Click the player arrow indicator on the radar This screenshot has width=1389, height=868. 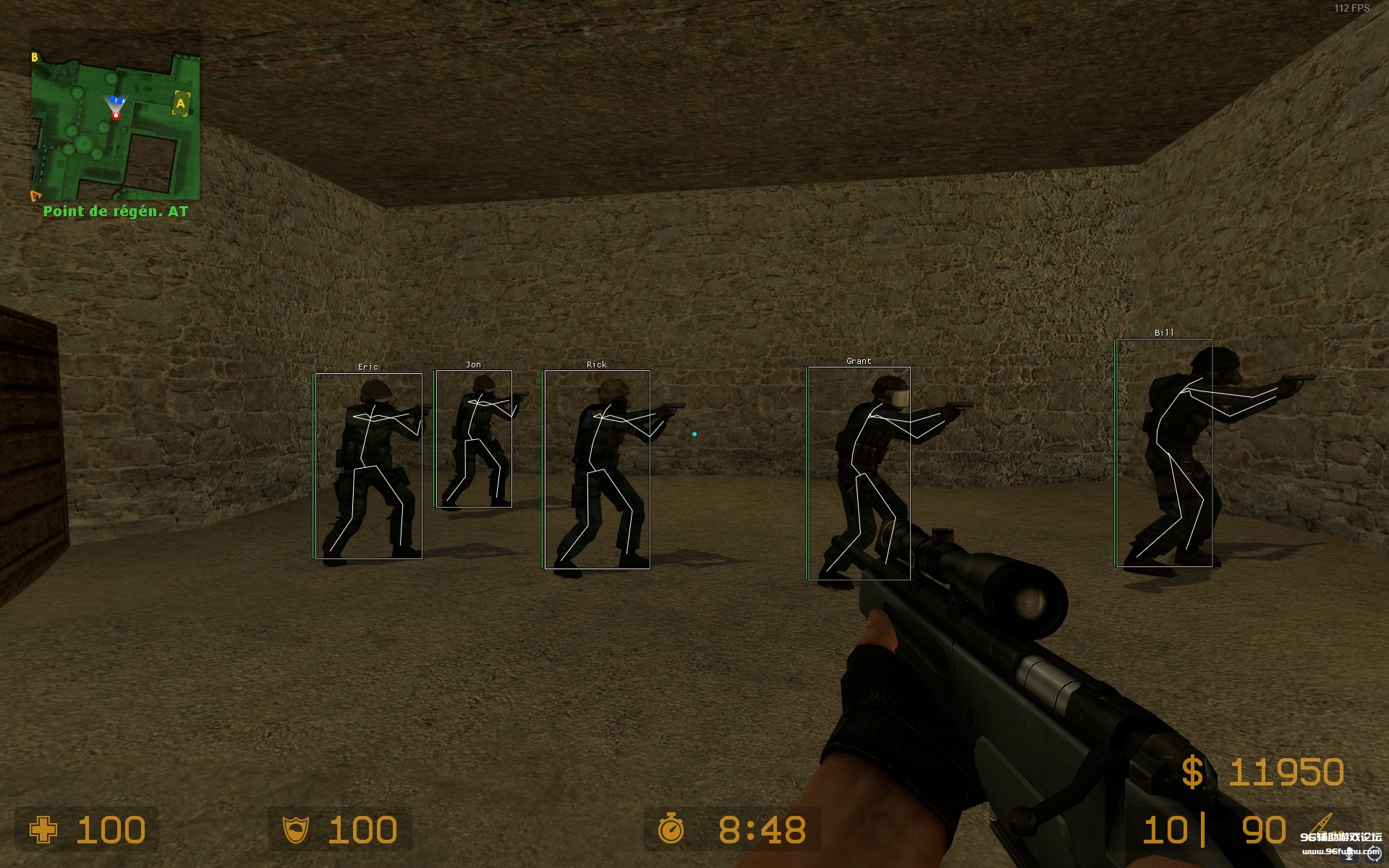tap(116, 103)
